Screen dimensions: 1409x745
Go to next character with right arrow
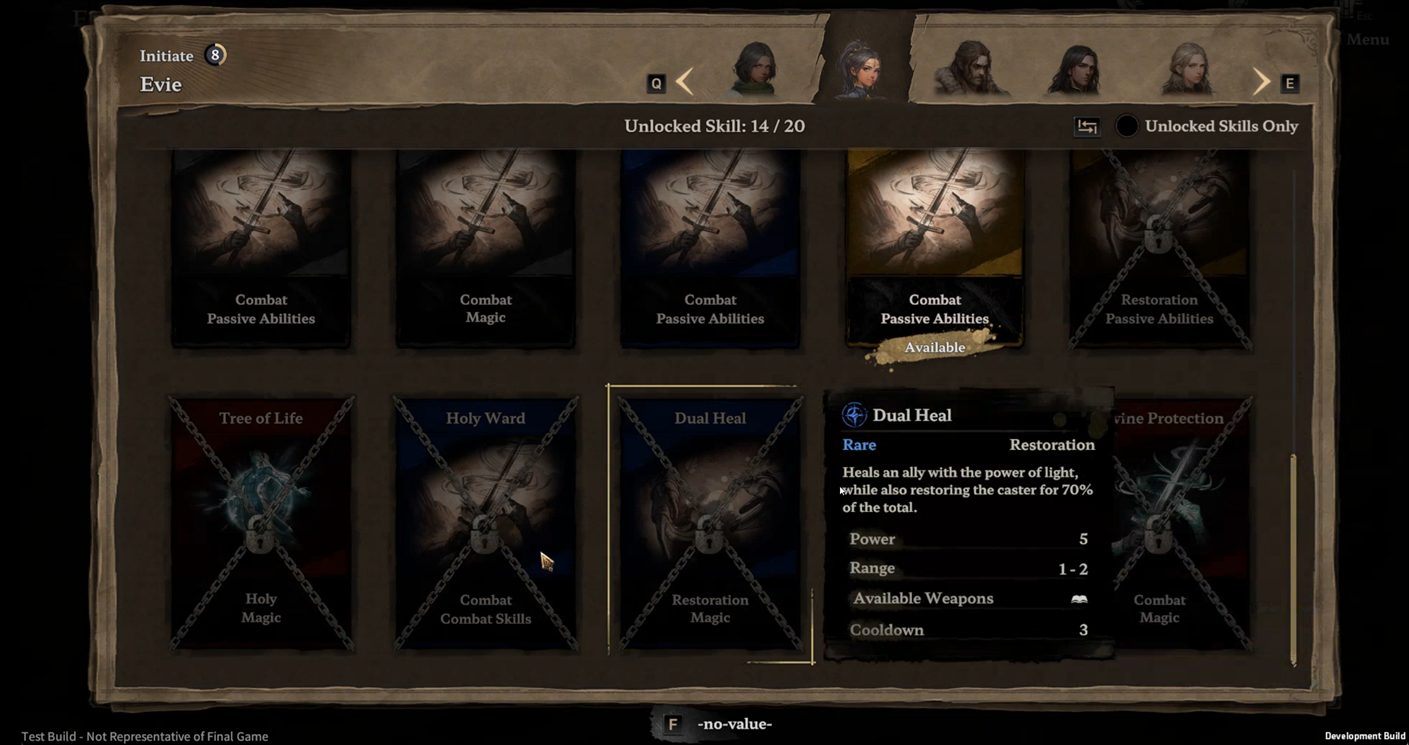click(1261, 82)
